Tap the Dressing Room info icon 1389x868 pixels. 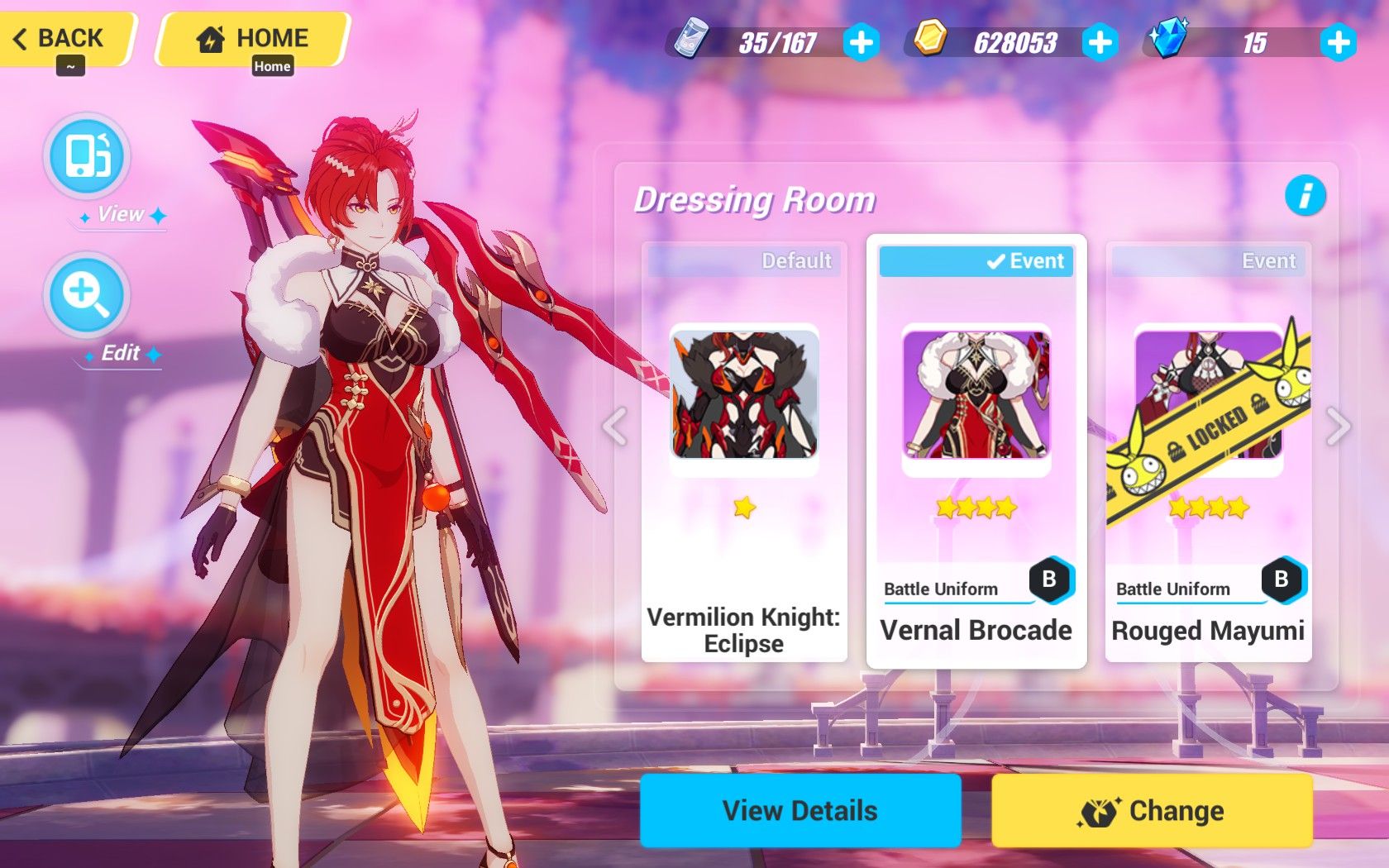(x=1305, y=196)
